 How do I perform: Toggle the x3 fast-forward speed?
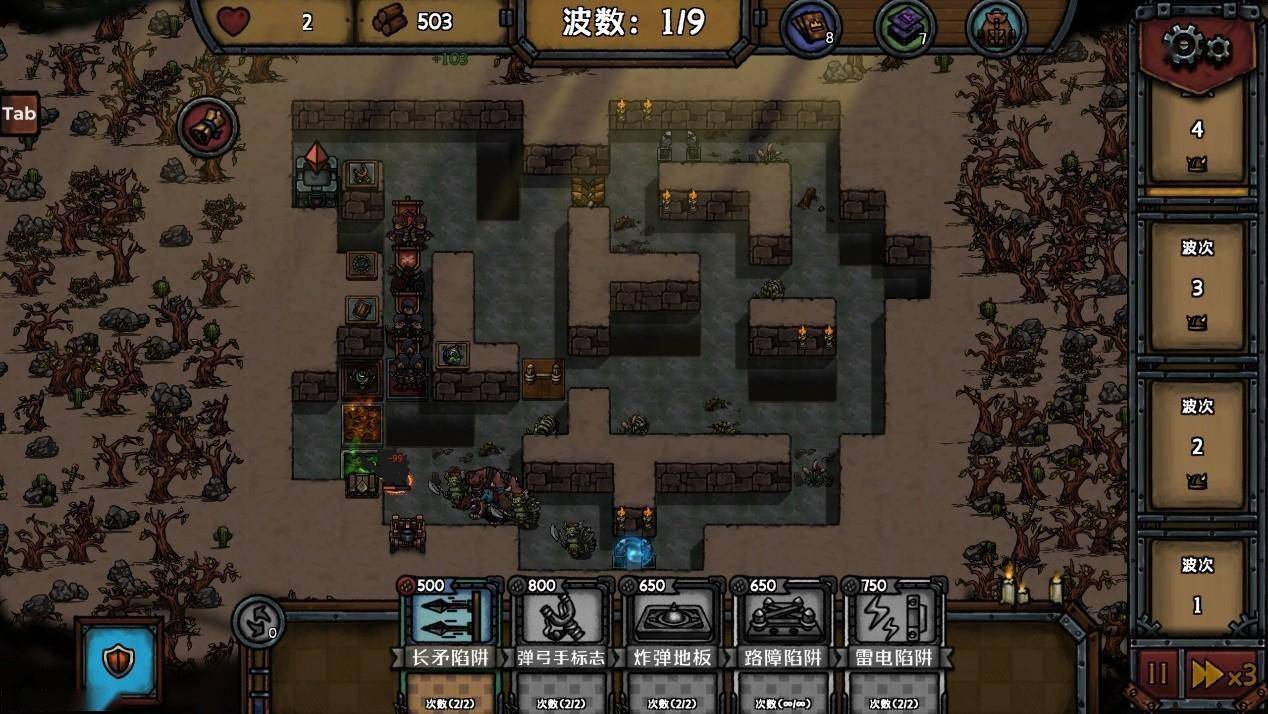coord(1220,674)
